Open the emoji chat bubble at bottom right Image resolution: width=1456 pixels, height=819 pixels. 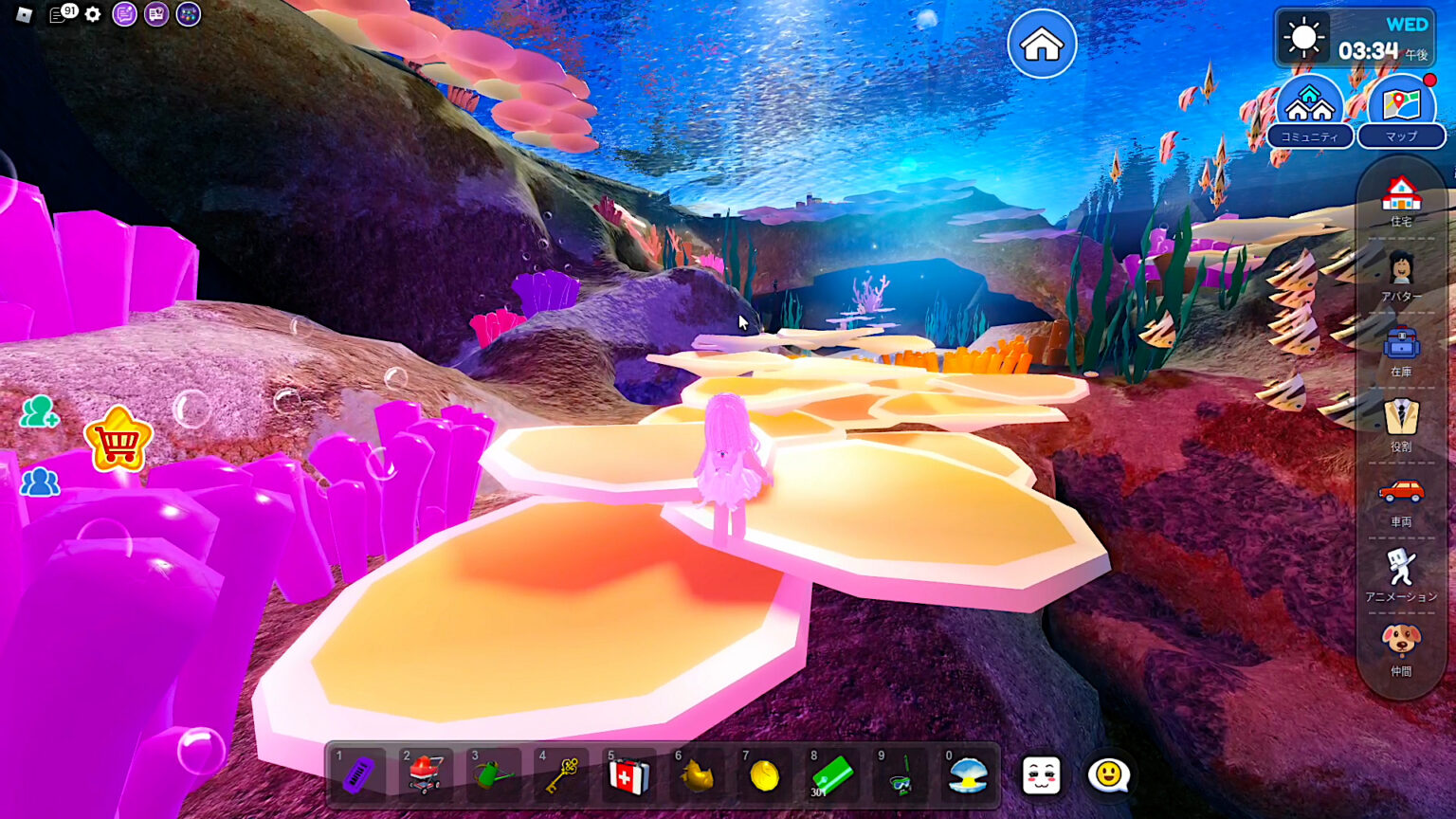point(1108,774)
